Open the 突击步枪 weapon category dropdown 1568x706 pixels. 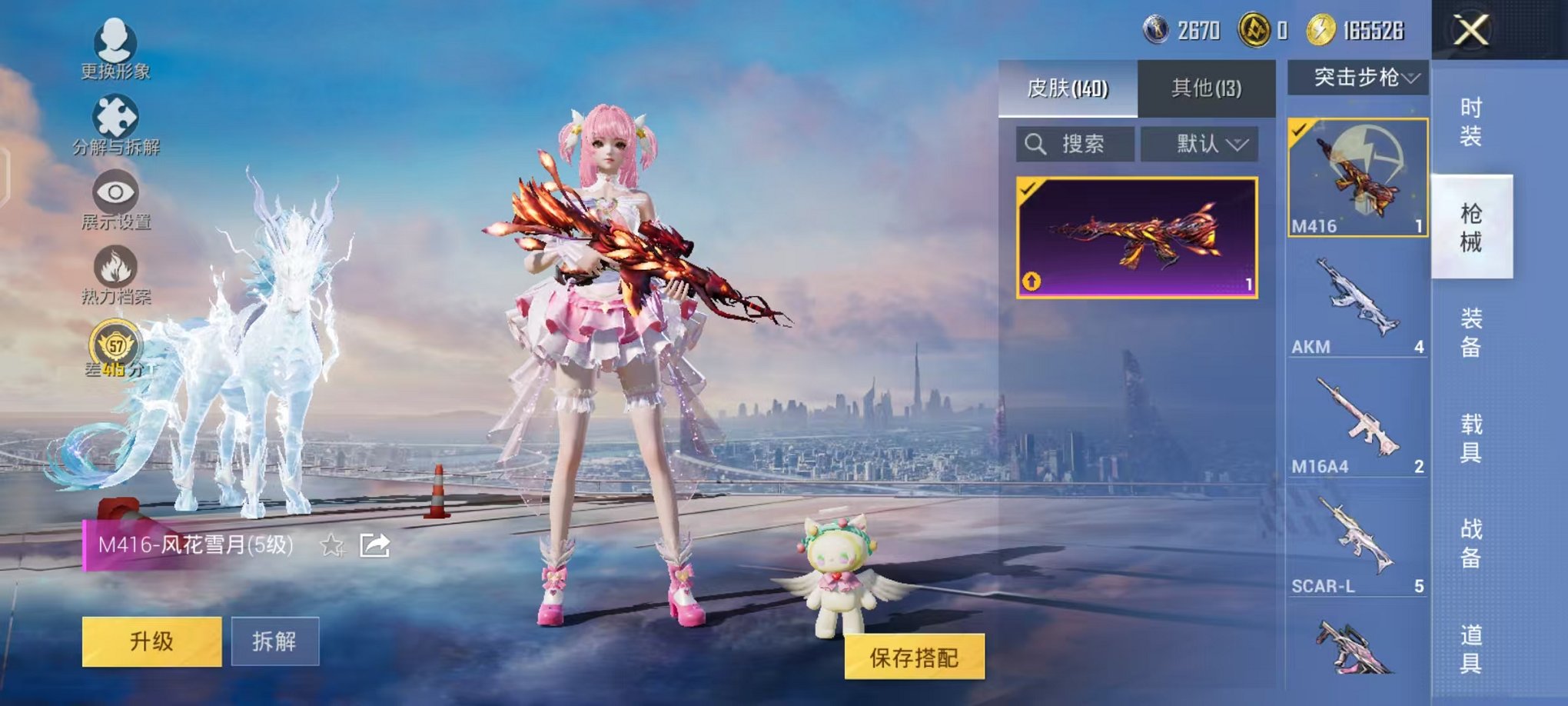(x=1364, y=75)
